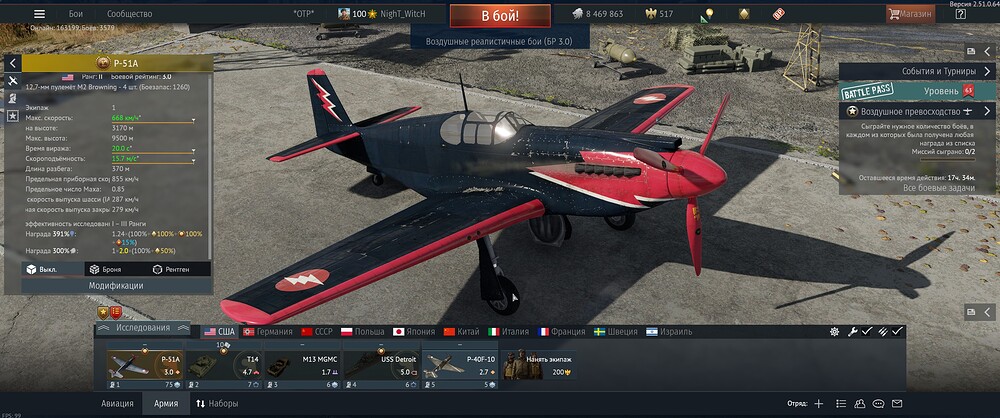Open the hamburger main menu
1000x418 pixels.
39,14
